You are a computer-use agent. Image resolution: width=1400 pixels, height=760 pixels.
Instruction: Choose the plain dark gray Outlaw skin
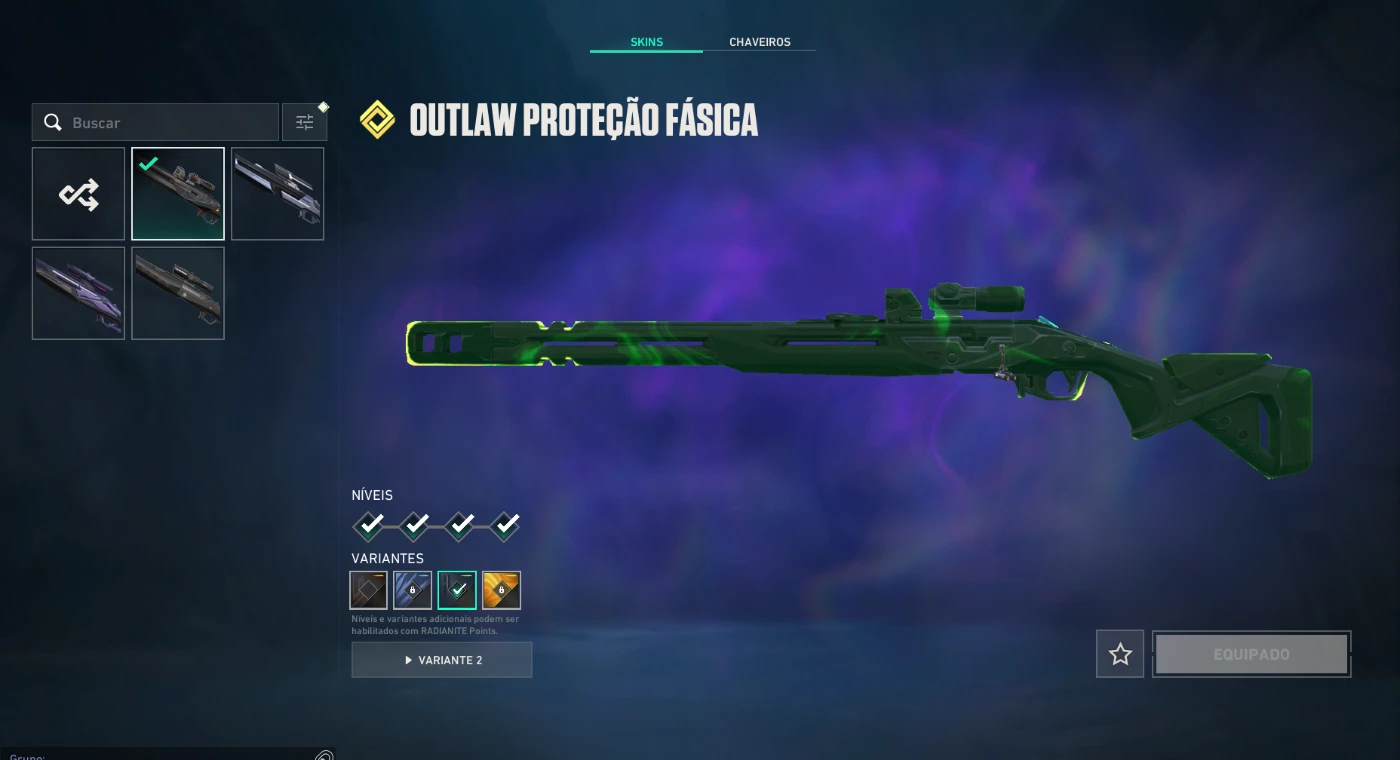[178, 293]
